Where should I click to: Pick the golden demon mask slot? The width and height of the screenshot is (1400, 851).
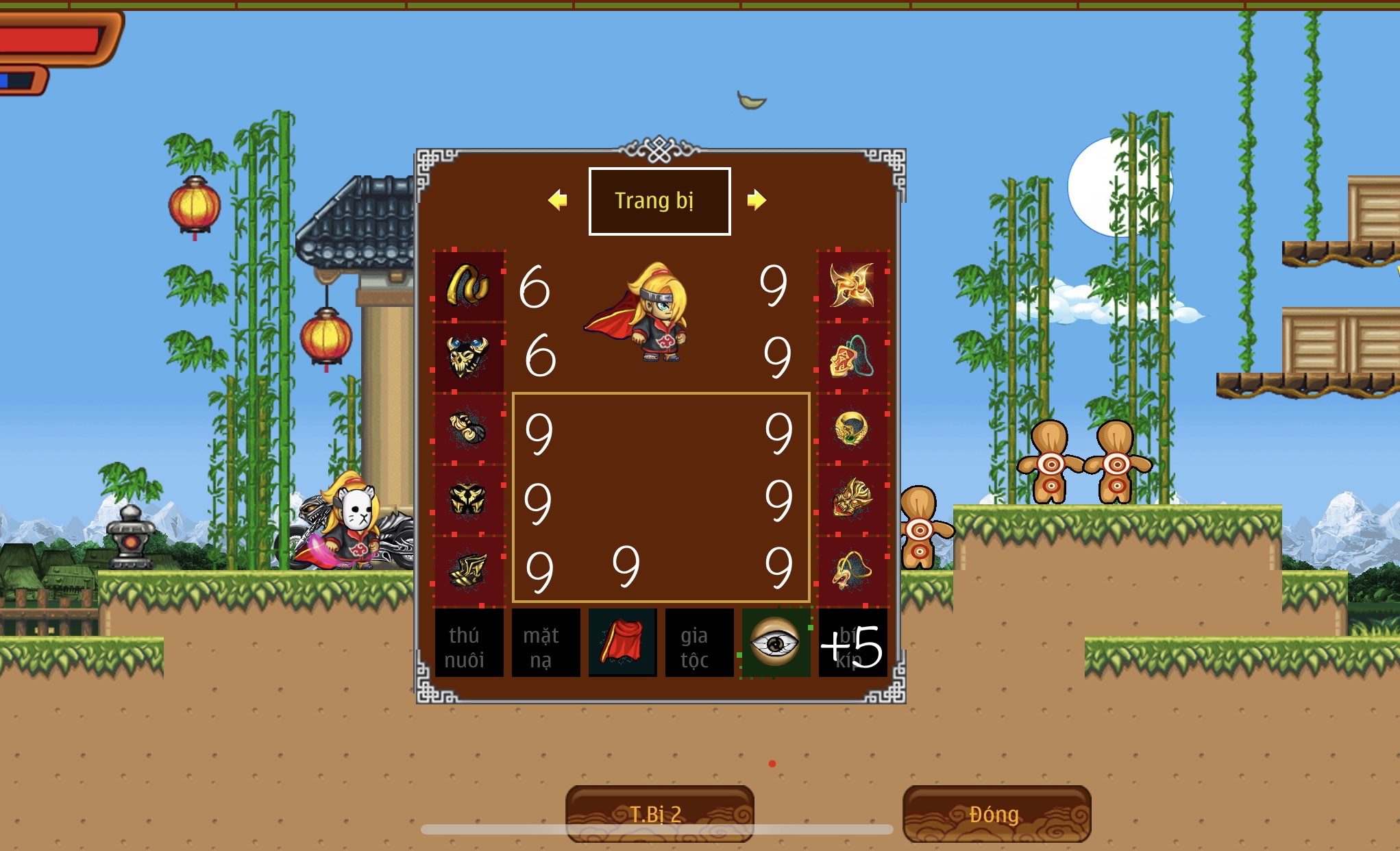pos(852,500)
